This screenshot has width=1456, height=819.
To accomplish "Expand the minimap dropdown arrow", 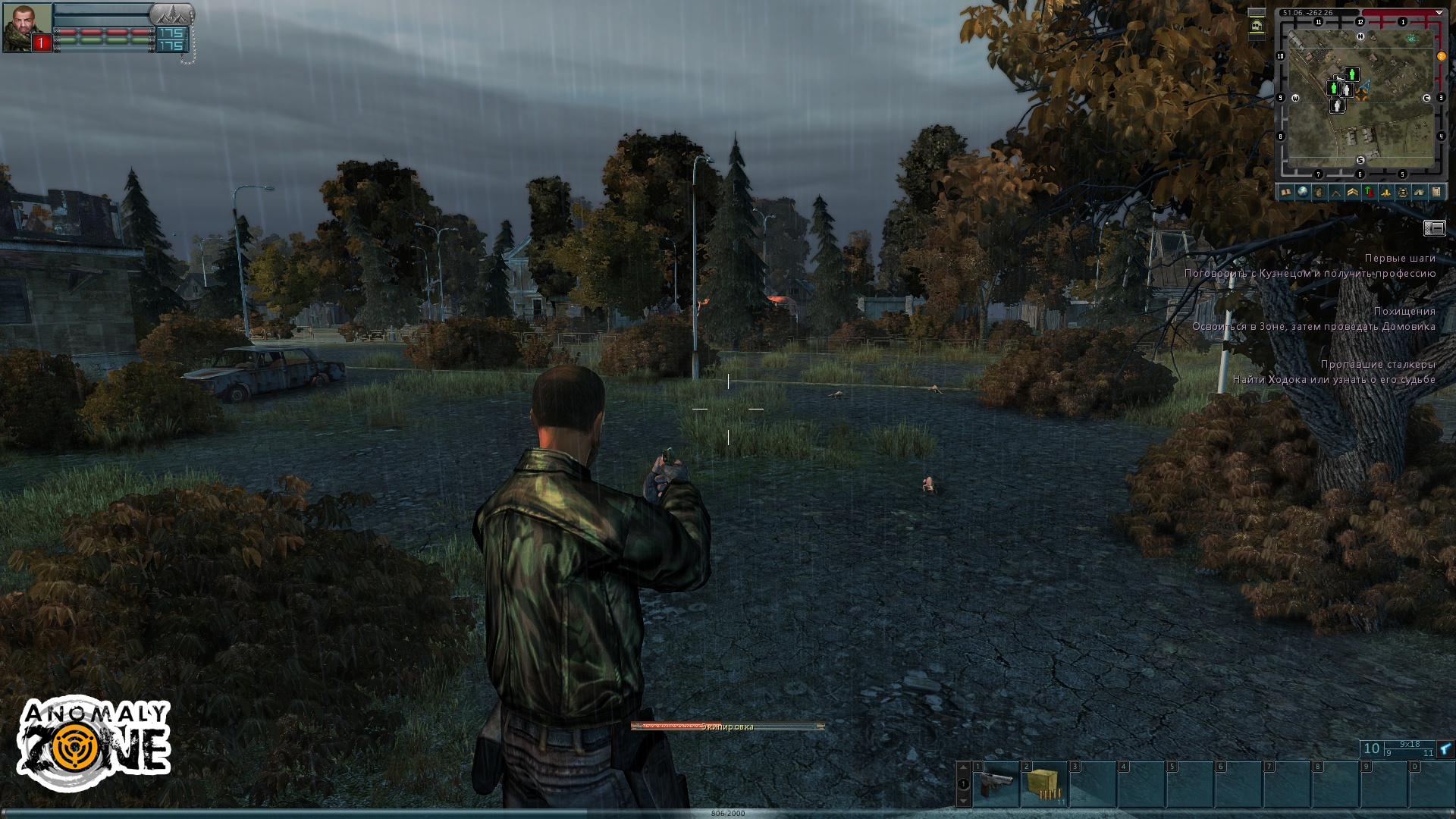I will [1439, 13].
